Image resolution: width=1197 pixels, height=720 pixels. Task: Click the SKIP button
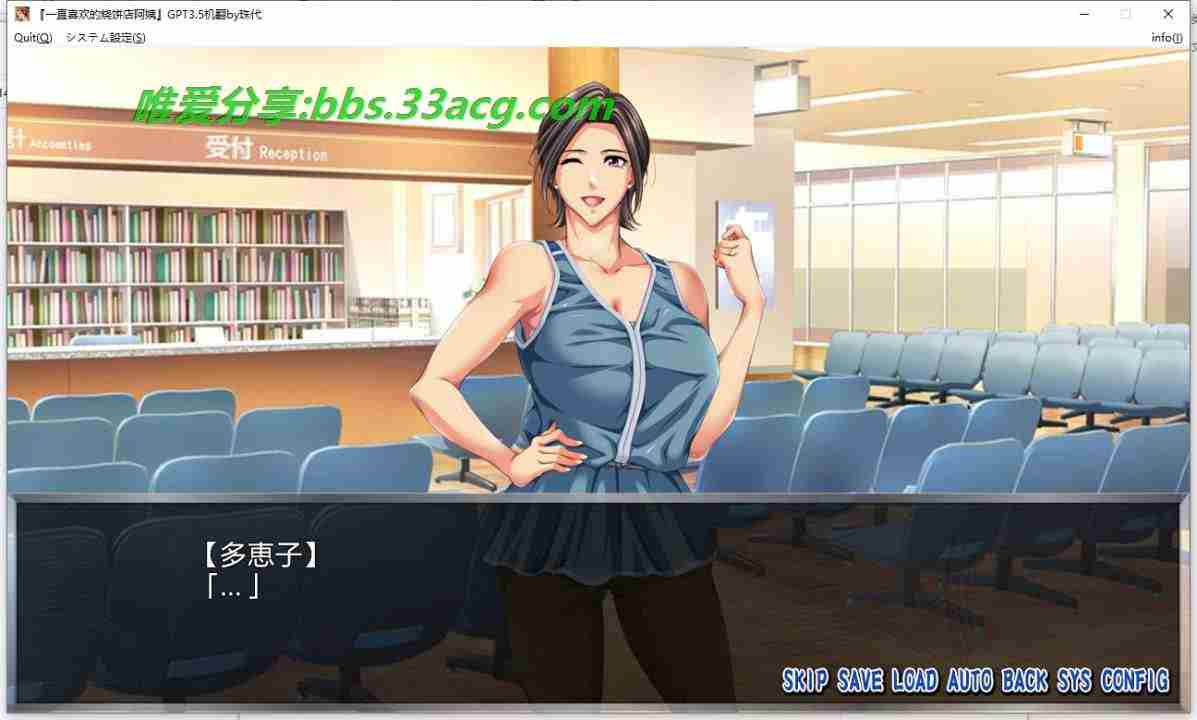point(805,681)
